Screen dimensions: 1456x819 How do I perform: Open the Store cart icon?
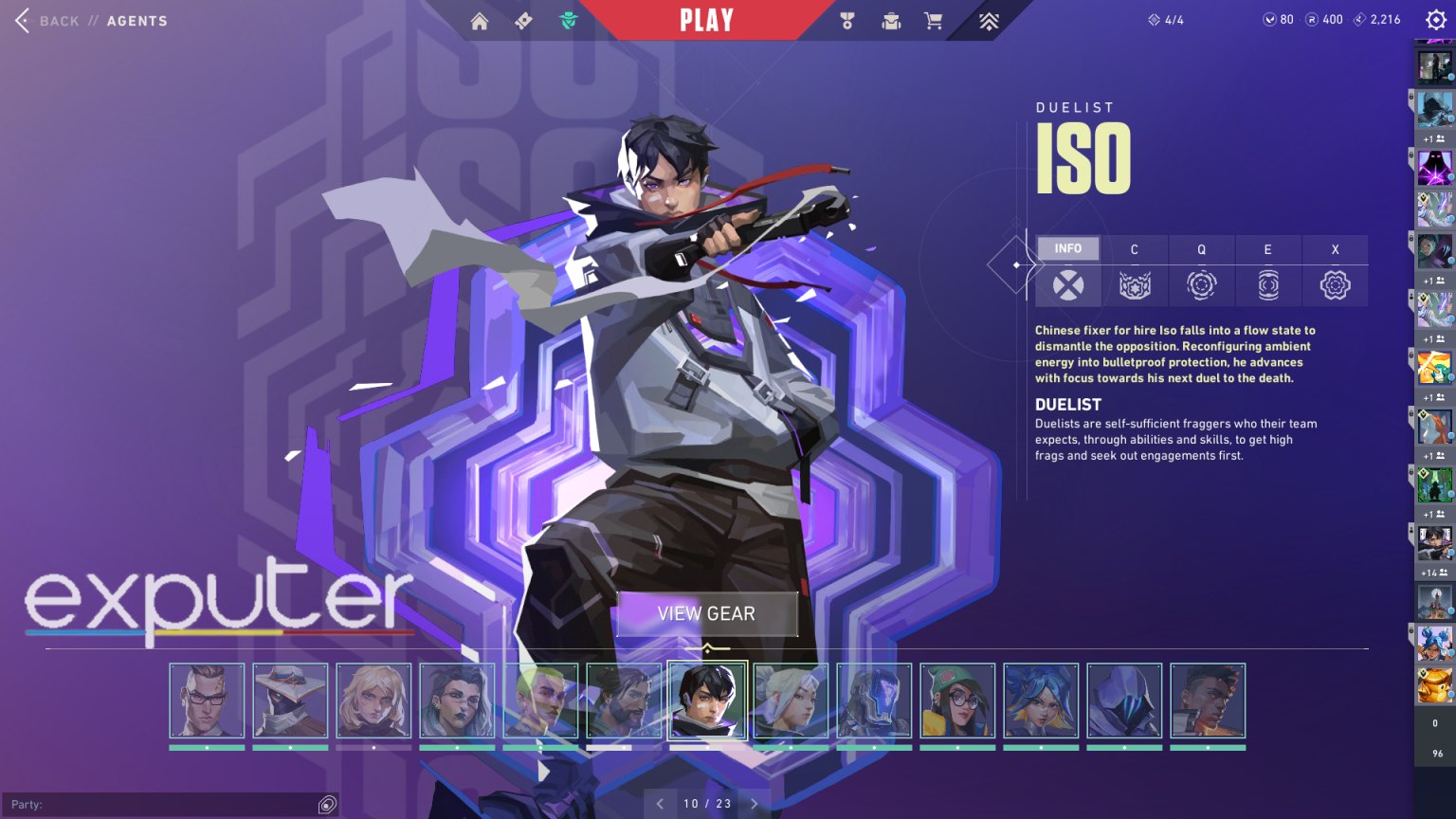click(934, 19)
